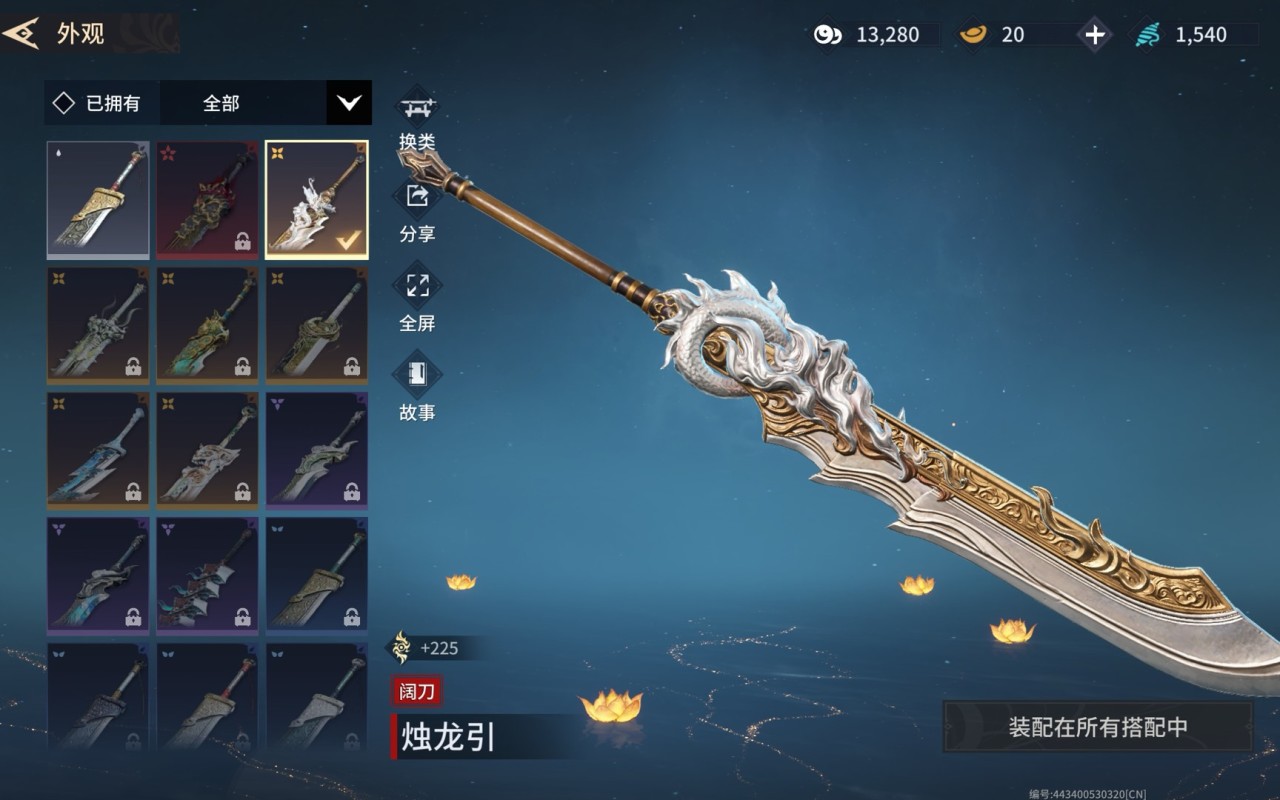
Task: Choose the selected white dragon blade thumbnail
Action: click(x=316, y=199)
